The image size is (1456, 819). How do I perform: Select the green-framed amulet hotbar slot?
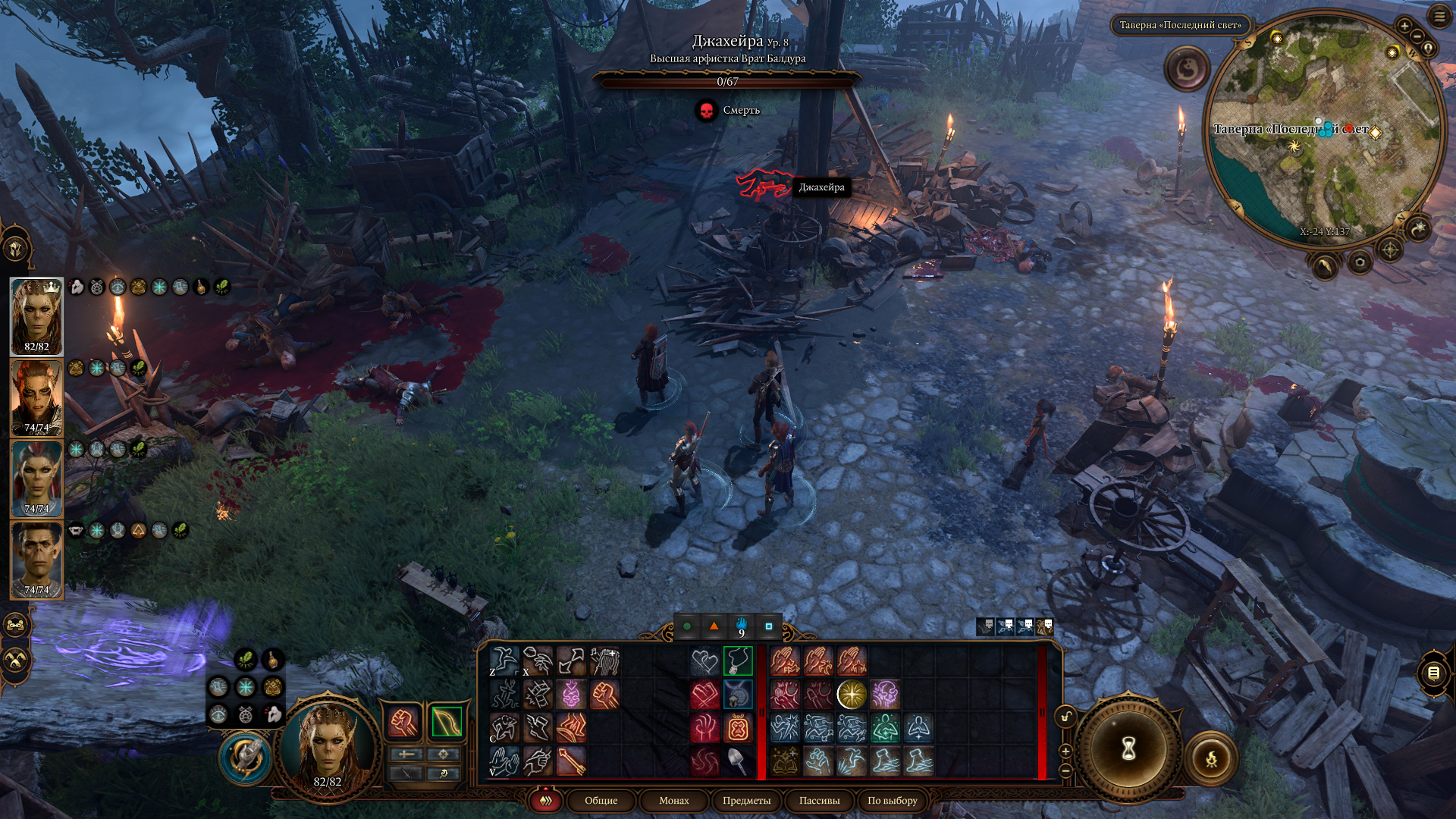(737, 661)
